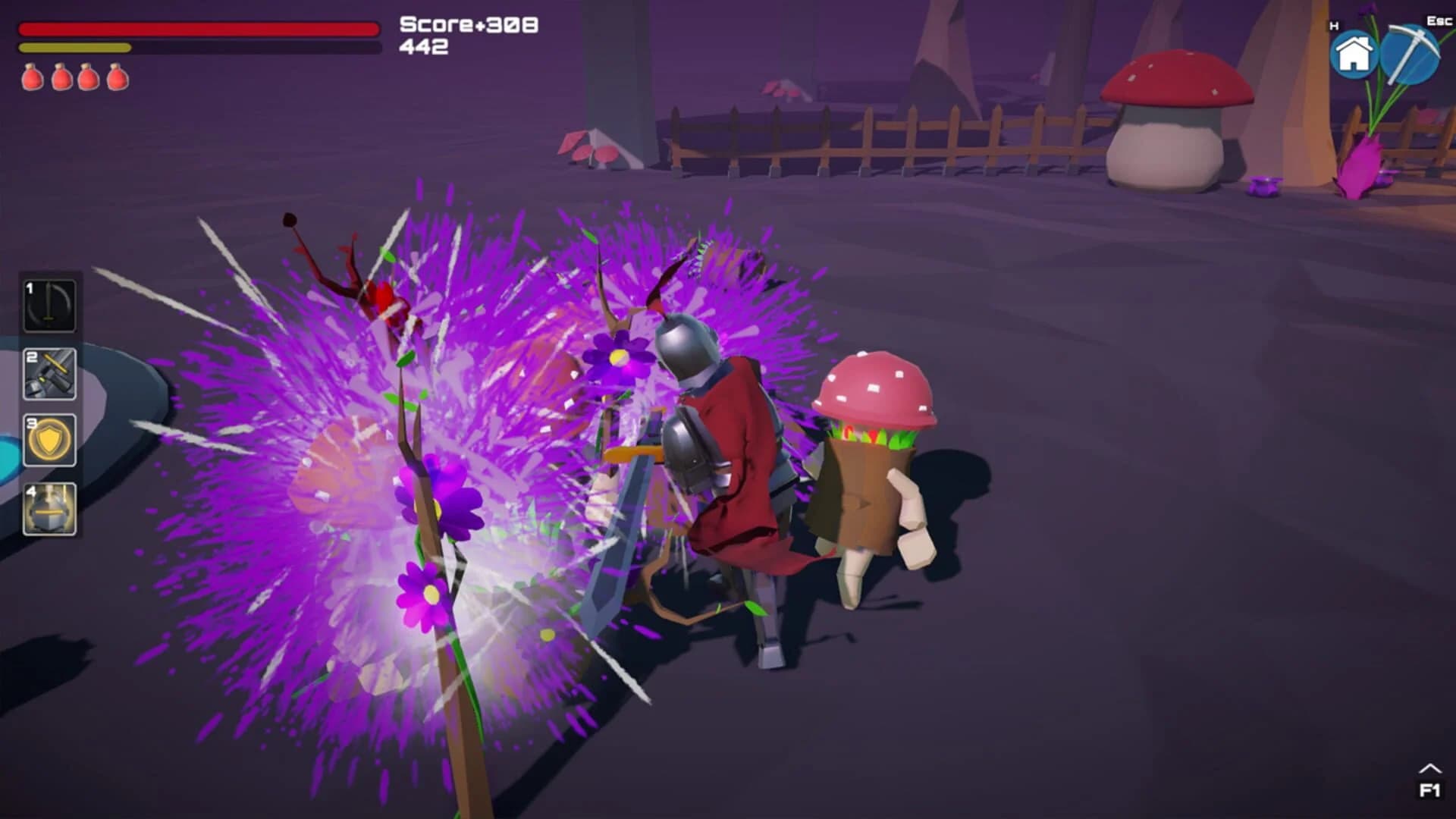
Task: Select skill slot 1 sword ability
Action: click(49, 306)
